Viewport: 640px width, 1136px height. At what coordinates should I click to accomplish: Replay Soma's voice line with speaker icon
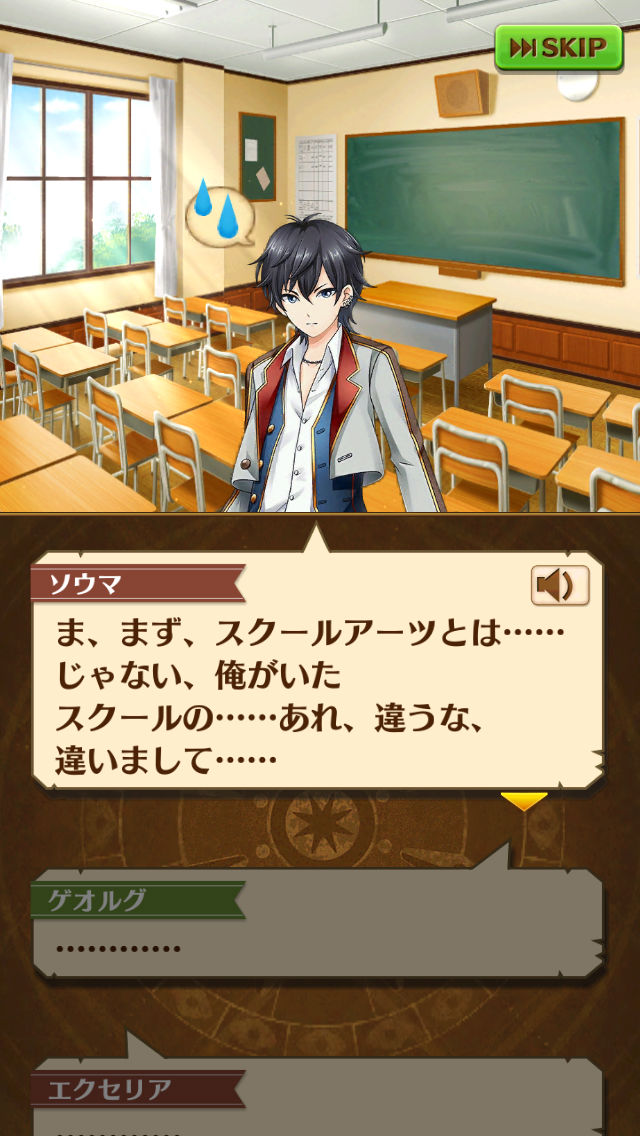point(559,585)
